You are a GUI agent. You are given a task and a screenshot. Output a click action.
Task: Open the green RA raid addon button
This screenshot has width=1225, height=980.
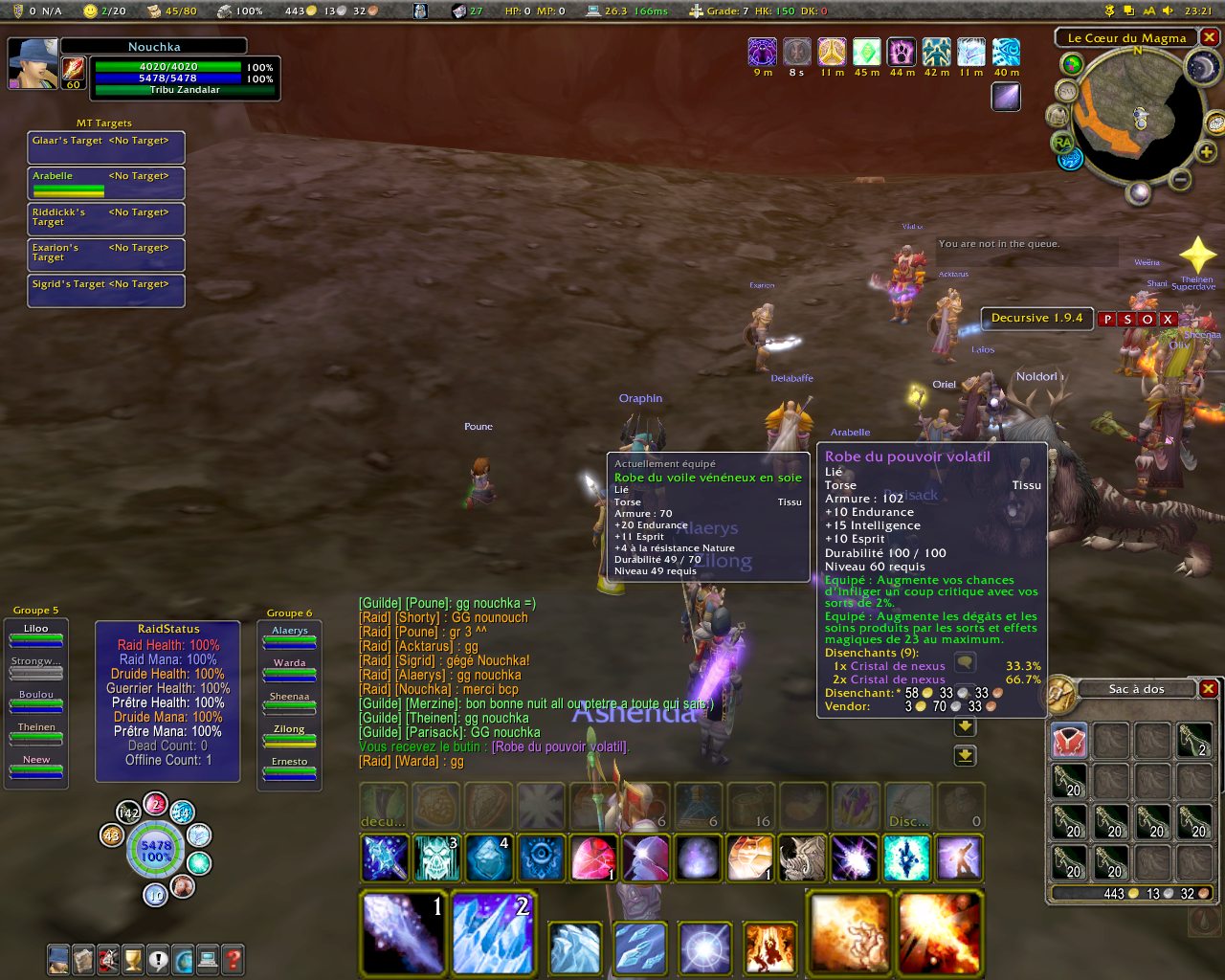(x=1062, y=143)
